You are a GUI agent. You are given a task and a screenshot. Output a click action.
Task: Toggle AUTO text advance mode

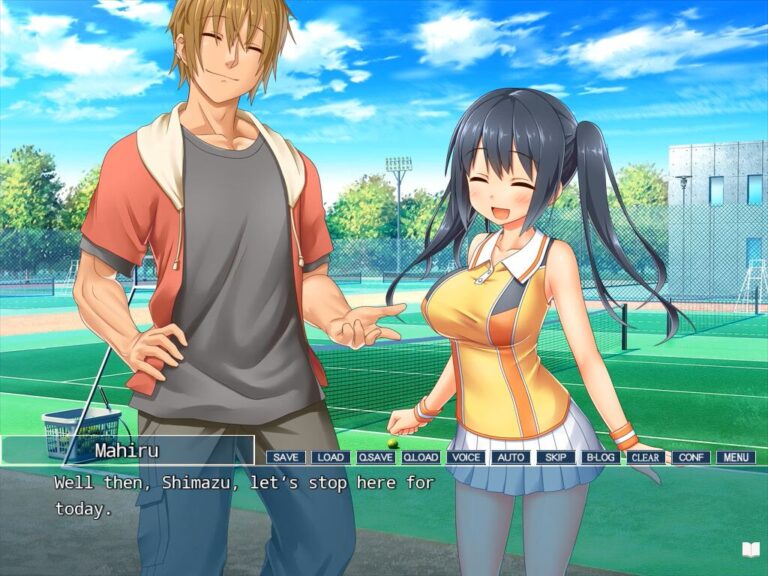coord(510,457)
